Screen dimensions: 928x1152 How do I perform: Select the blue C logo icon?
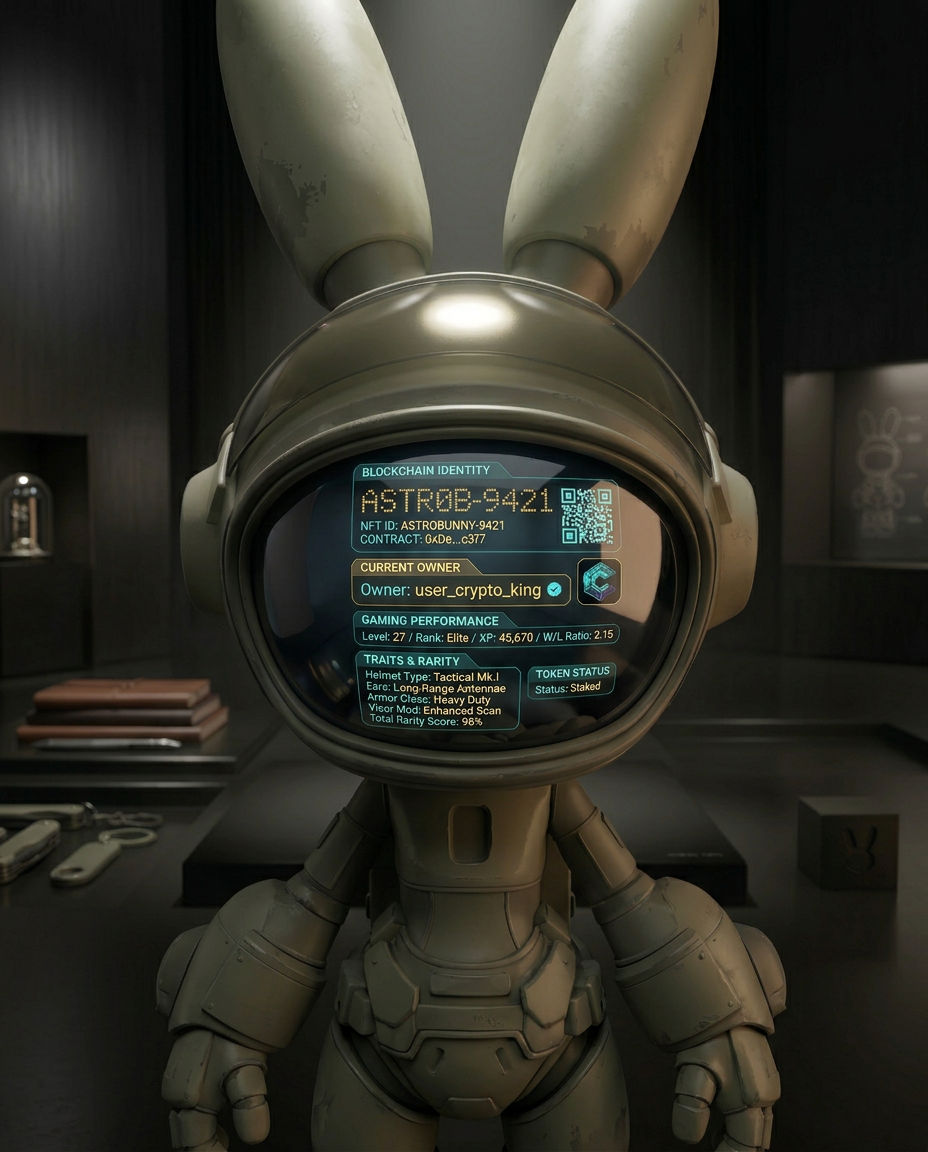[x=599, y=582]
